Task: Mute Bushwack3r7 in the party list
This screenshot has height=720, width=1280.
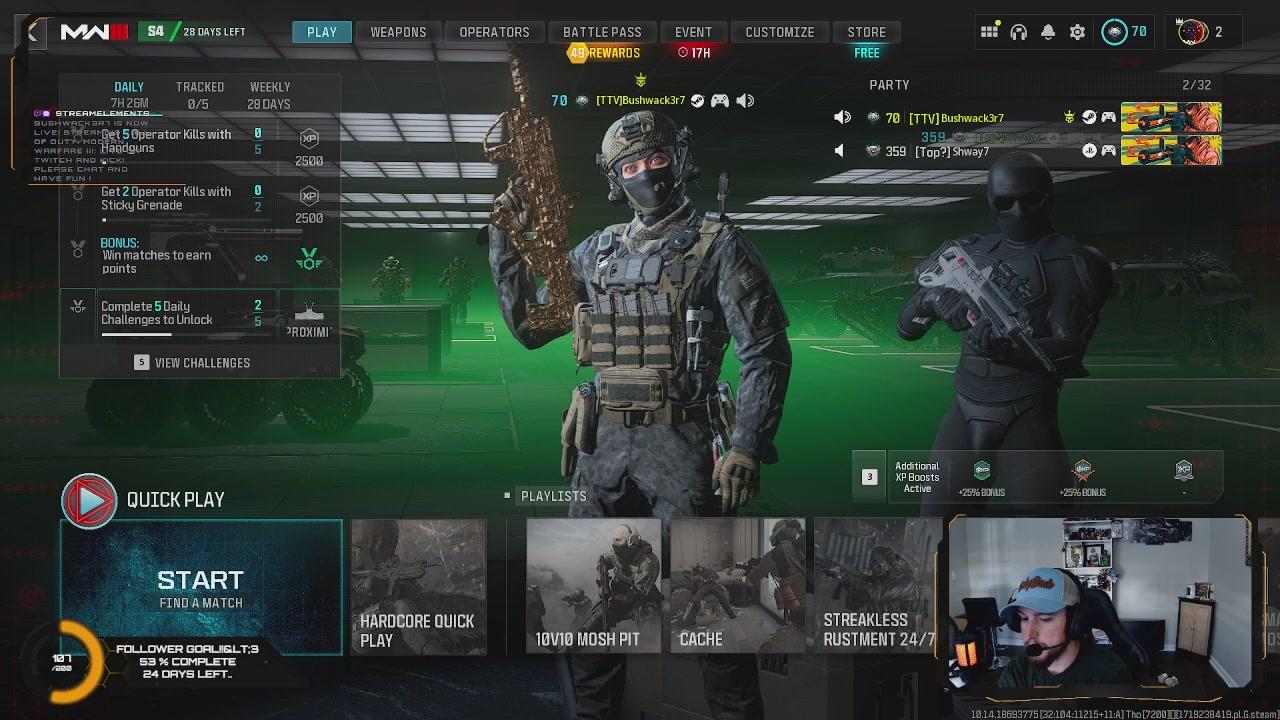Action: [842, 117]
